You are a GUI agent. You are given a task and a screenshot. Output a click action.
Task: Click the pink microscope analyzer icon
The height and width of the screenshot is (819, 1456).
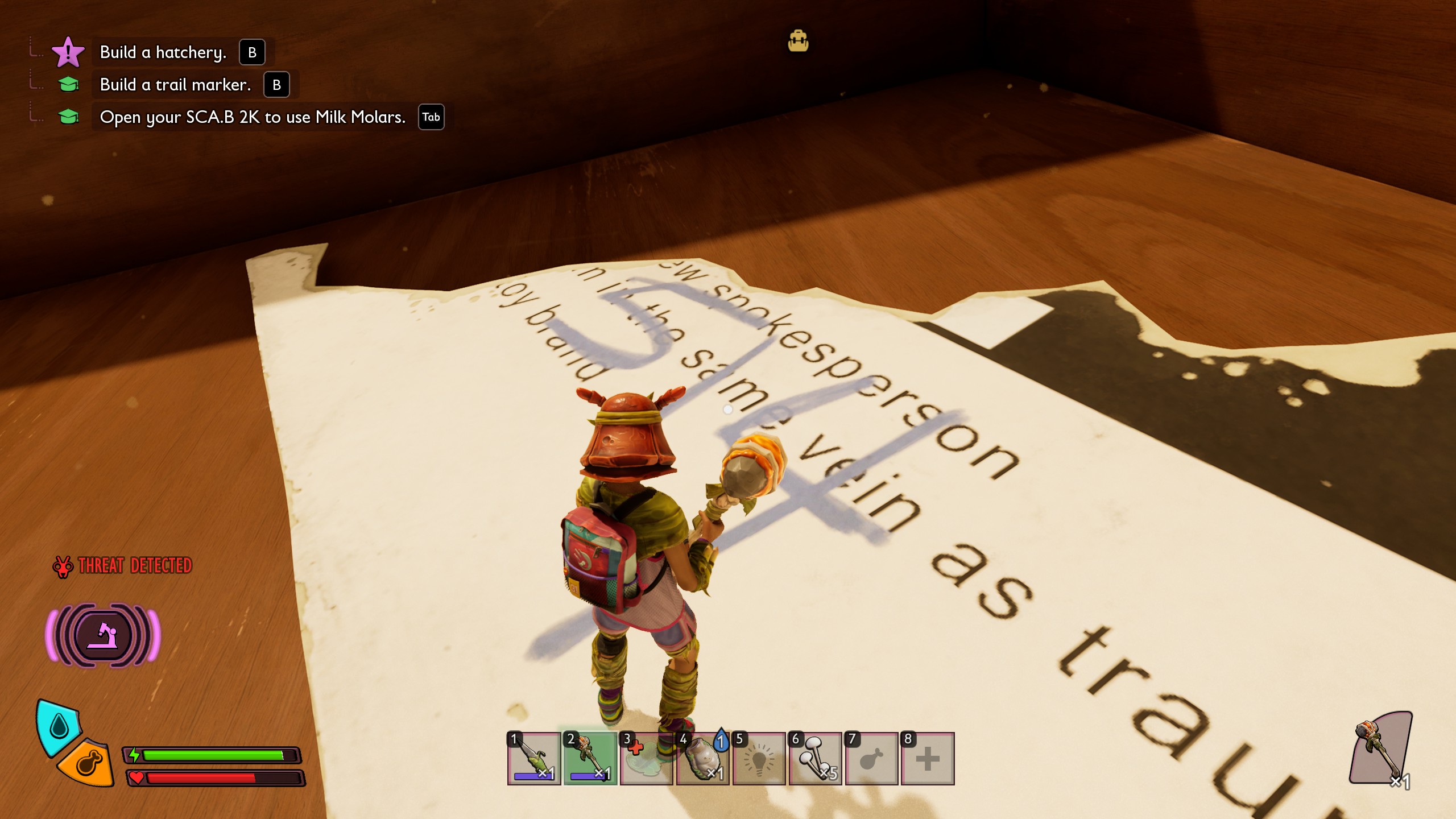click(x=103, y=635)
